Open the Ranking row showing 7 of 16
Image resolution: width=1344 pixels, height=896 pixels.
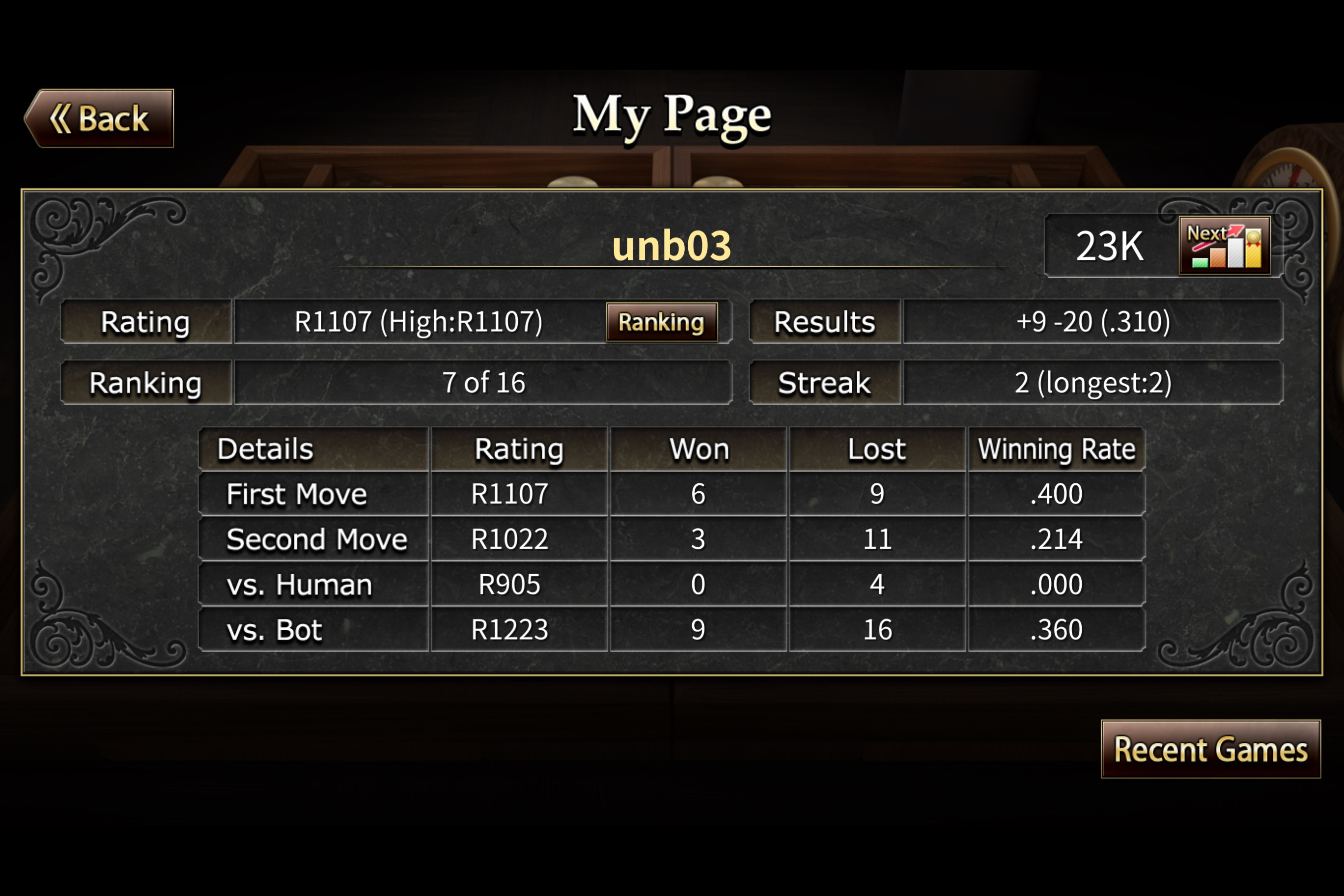tap(483, 383)
